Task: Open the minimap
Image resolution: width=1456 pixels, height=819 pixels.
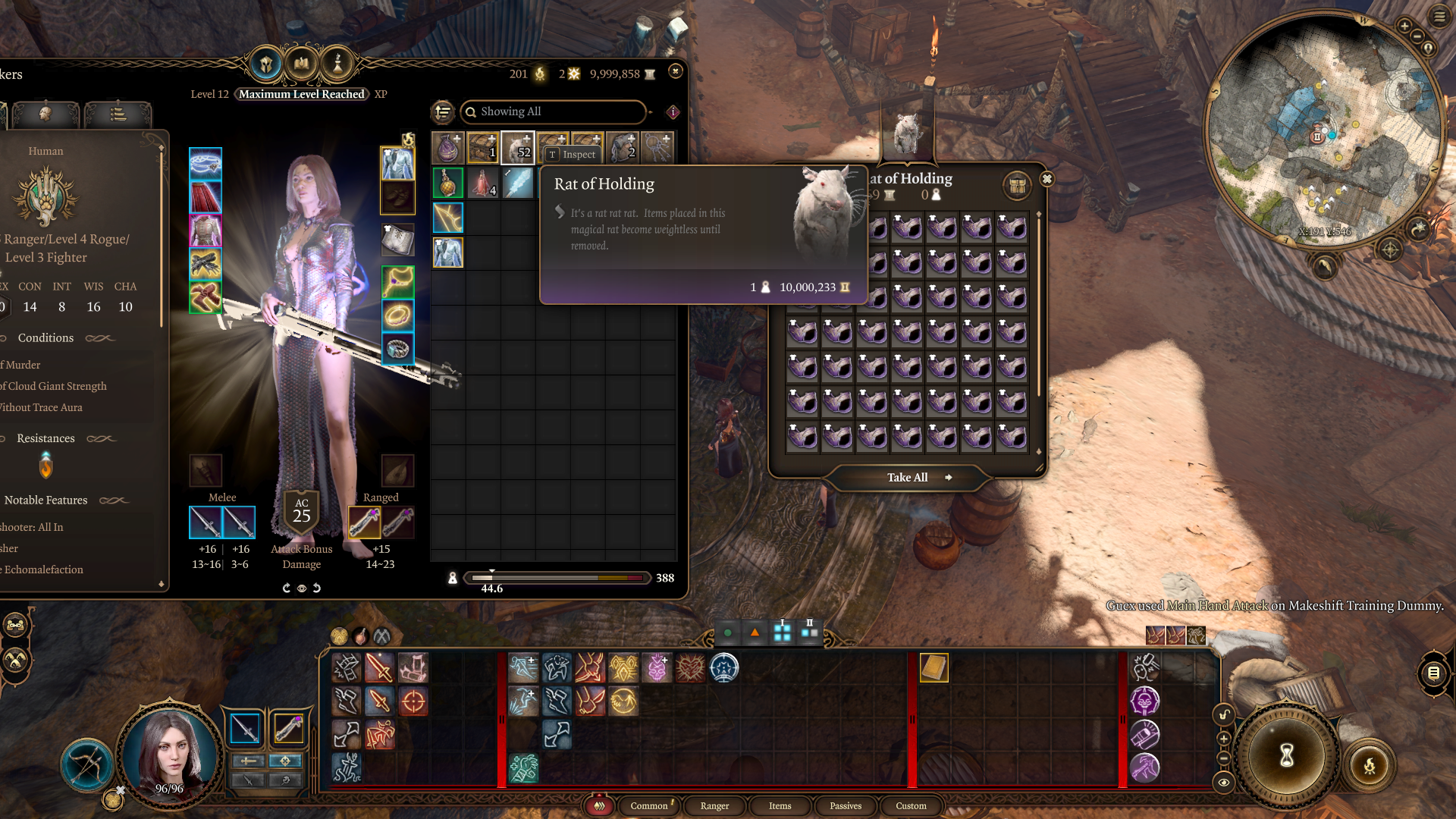Action: (1325, 130)
